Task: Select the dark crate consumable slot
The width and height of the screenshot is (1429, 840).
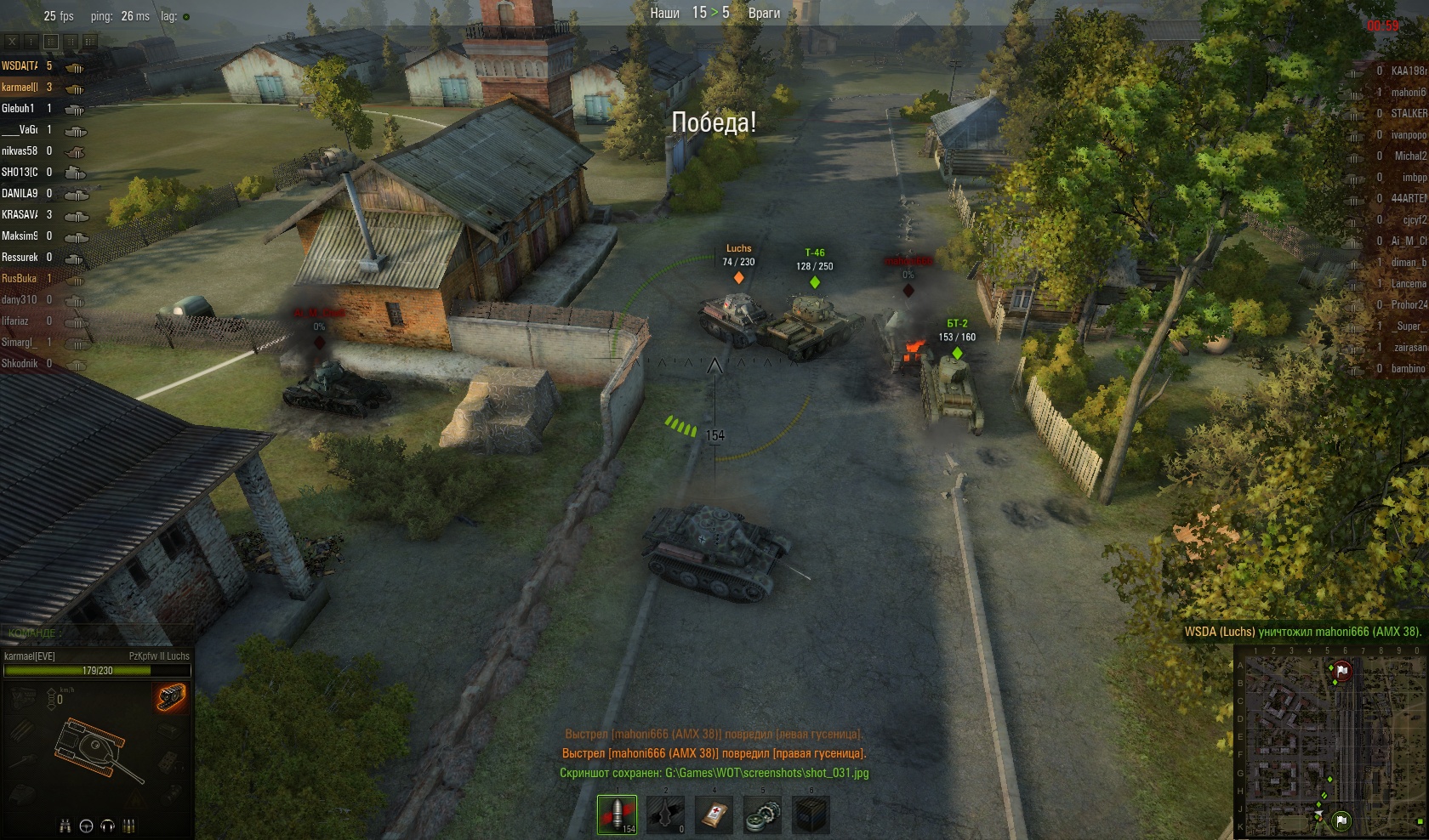Action: pos(811,814)
